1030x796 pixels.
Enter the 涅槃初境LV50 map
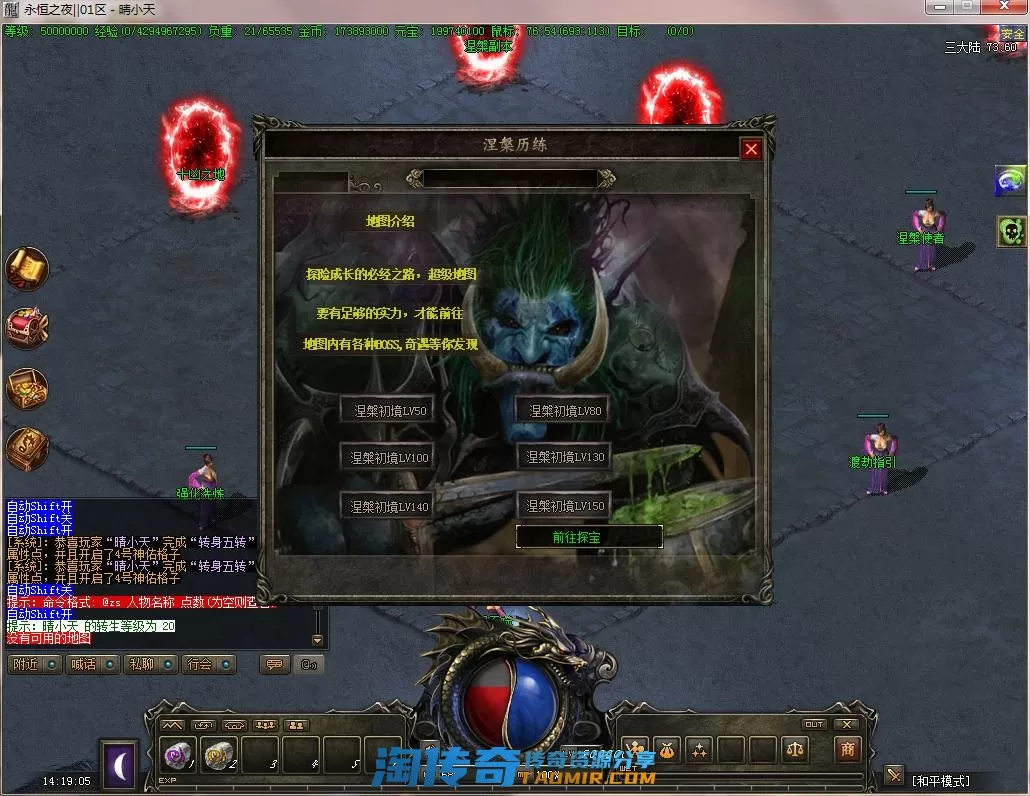point(388,410)
